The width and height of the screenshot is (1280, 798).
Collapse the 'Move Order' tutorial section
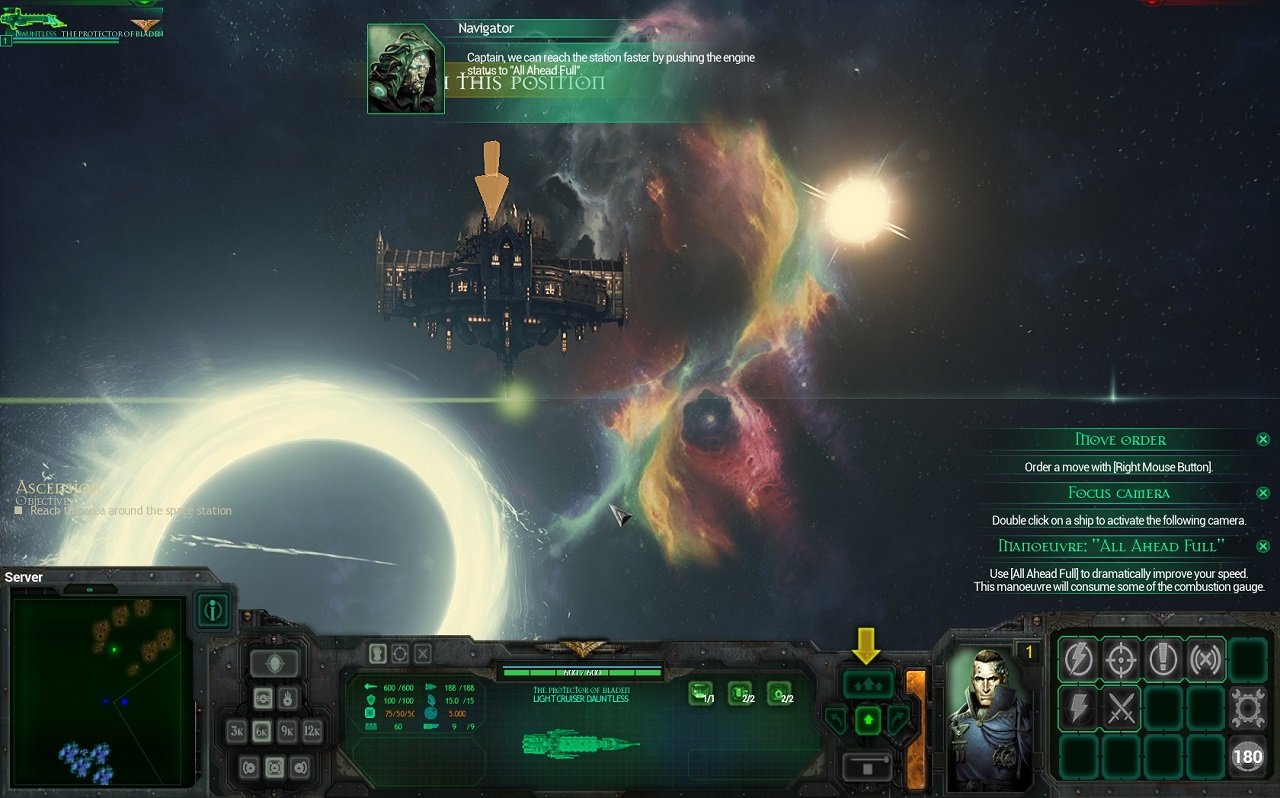(x=1120, y=439)
